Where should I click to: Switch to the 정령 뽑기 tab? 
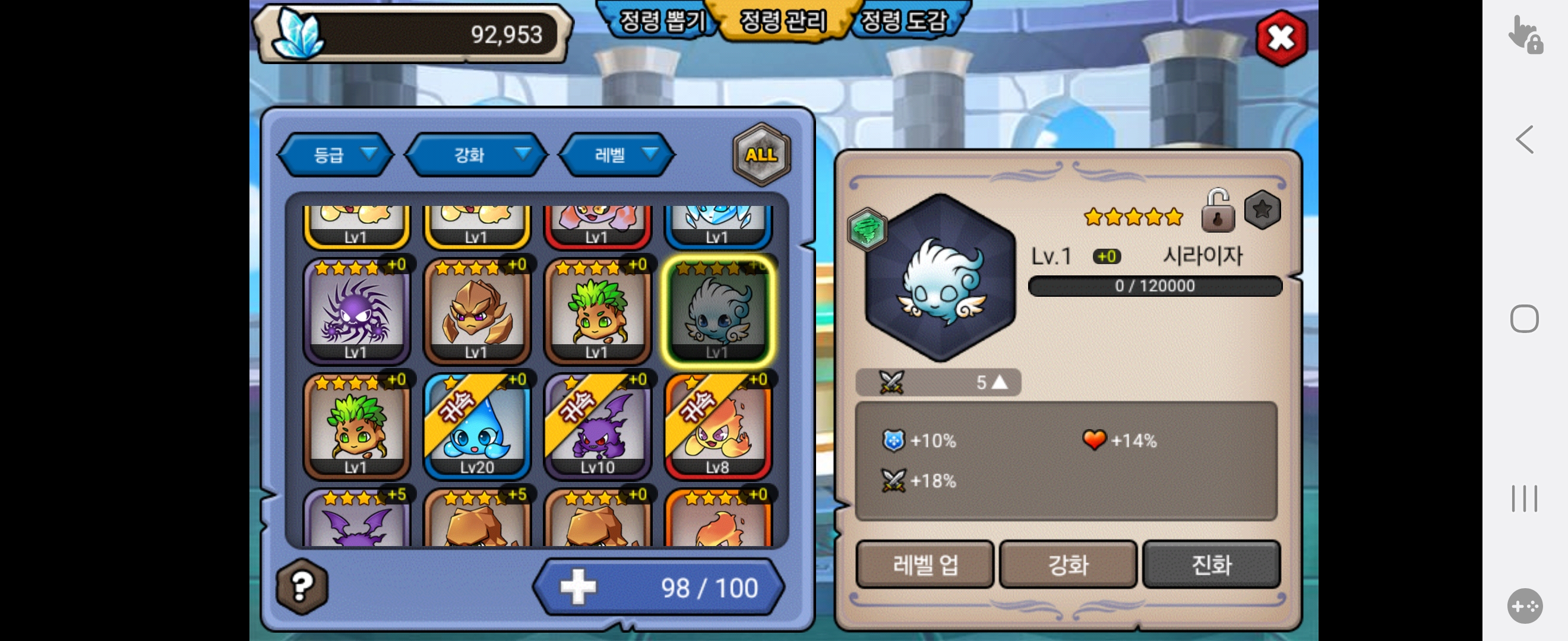662,22
